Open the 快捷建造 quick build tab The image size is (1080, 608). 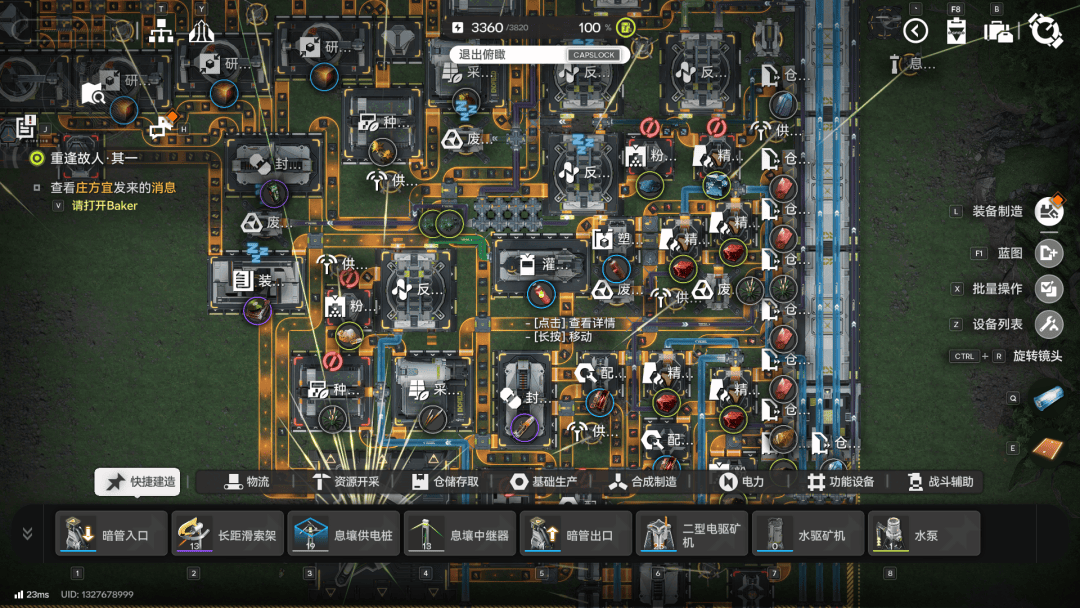point(138,482)
